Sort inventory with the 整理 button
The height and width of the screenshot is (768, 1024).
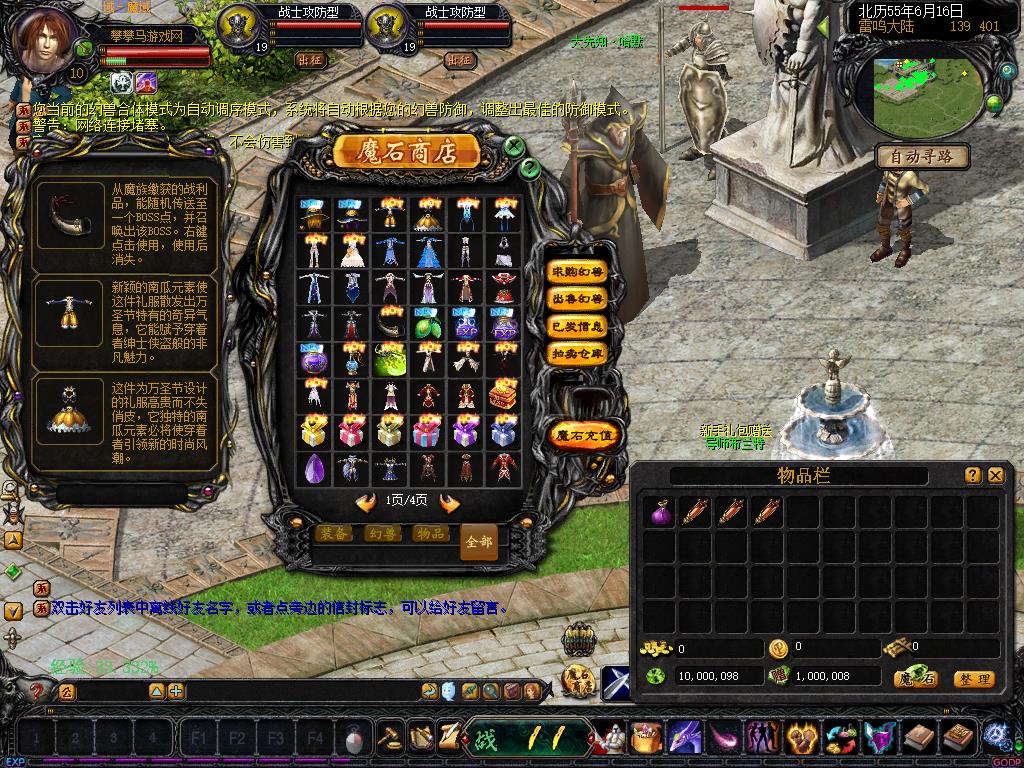coord(973,679)
